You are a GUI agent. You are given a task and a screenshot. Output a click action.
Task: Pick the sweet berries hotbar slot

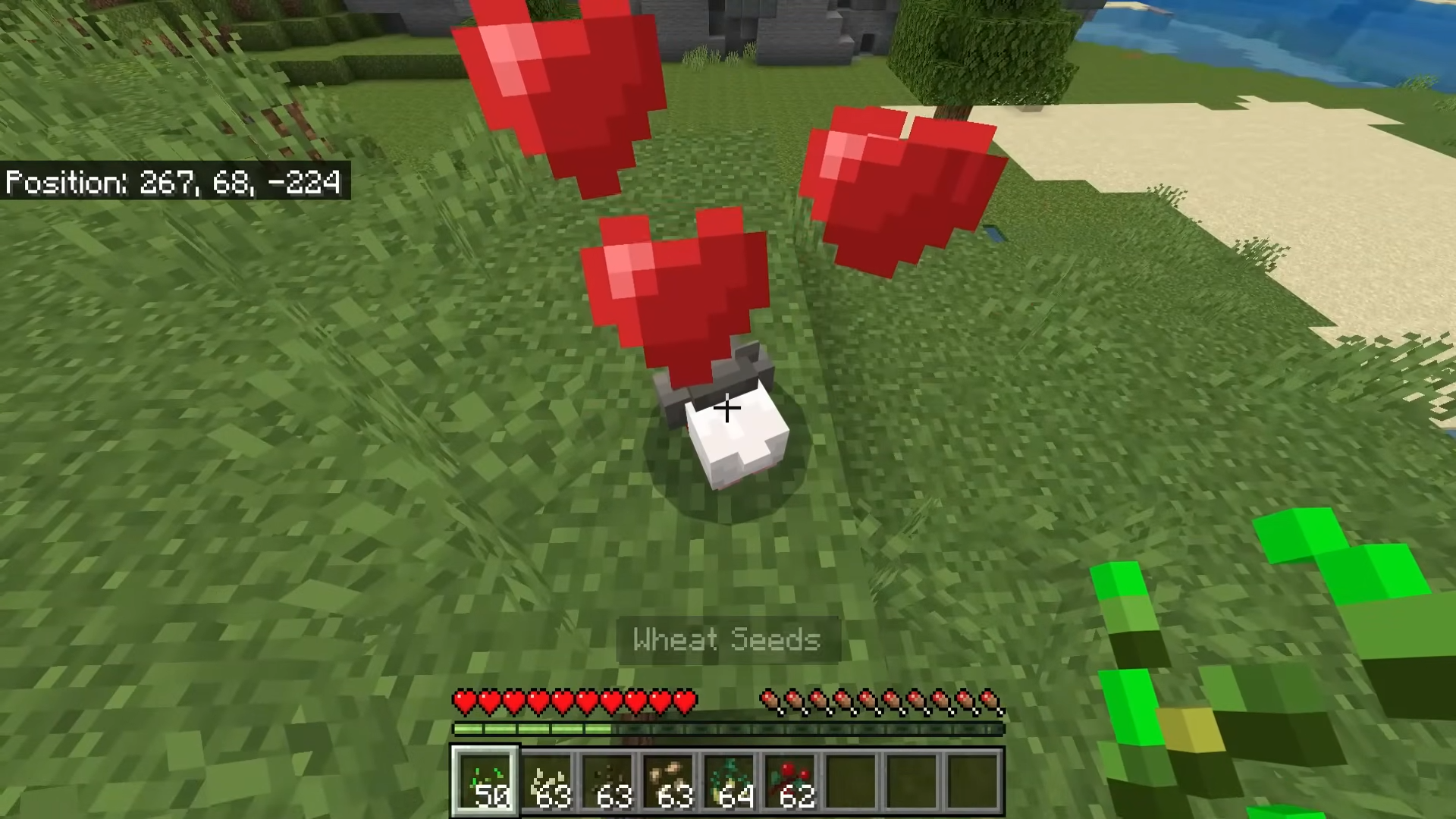coord(791,782)
